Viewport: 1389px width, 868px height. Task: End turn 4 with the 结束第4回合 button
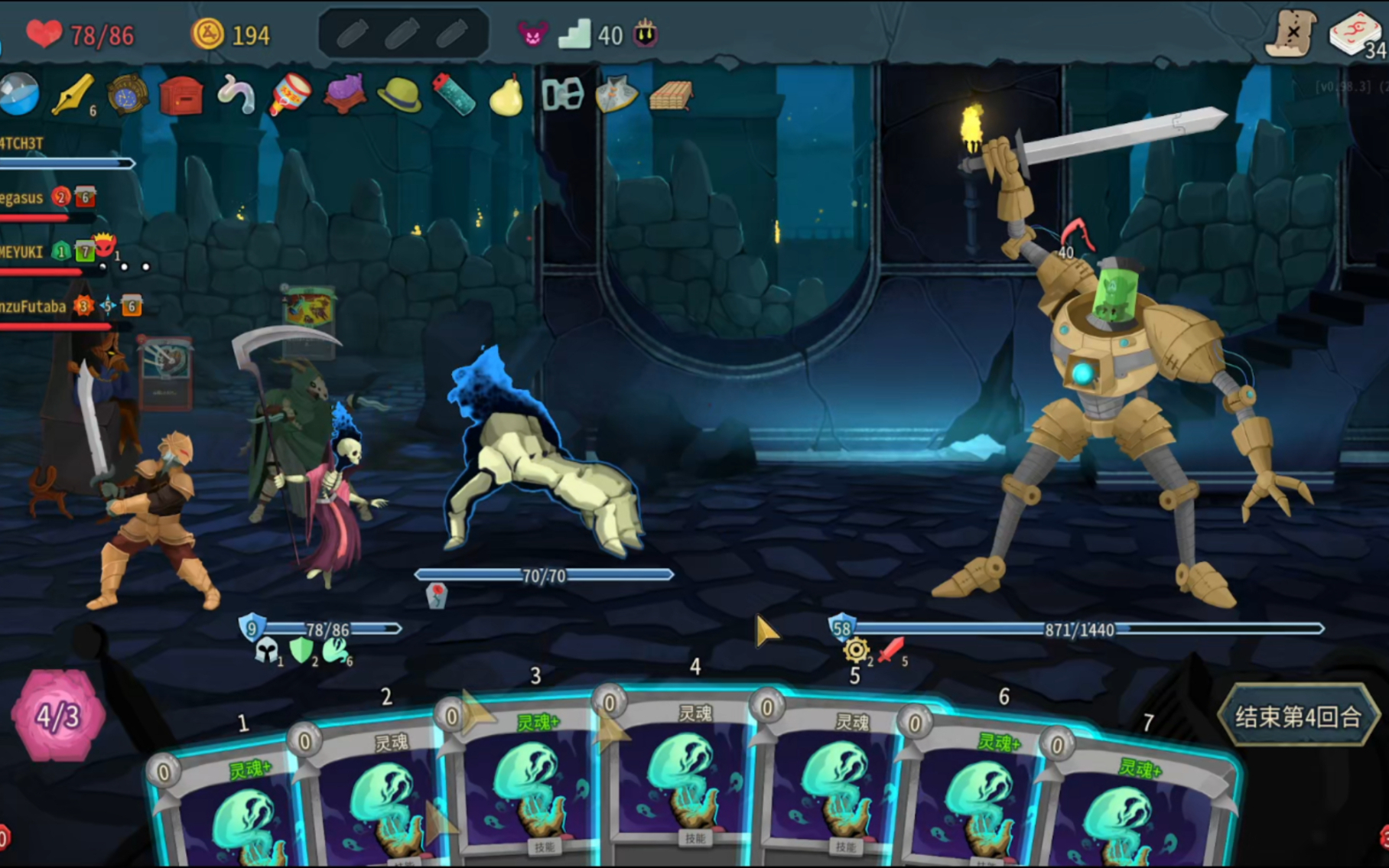(1298, 717)
